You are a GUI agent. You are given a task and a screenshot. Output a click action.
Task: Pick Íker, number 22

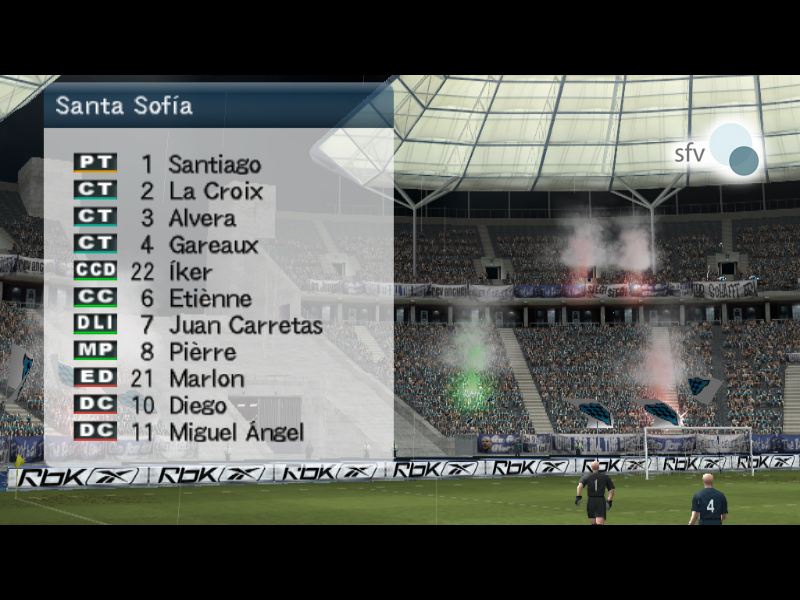pyautogui.click(x=190, y=272)
